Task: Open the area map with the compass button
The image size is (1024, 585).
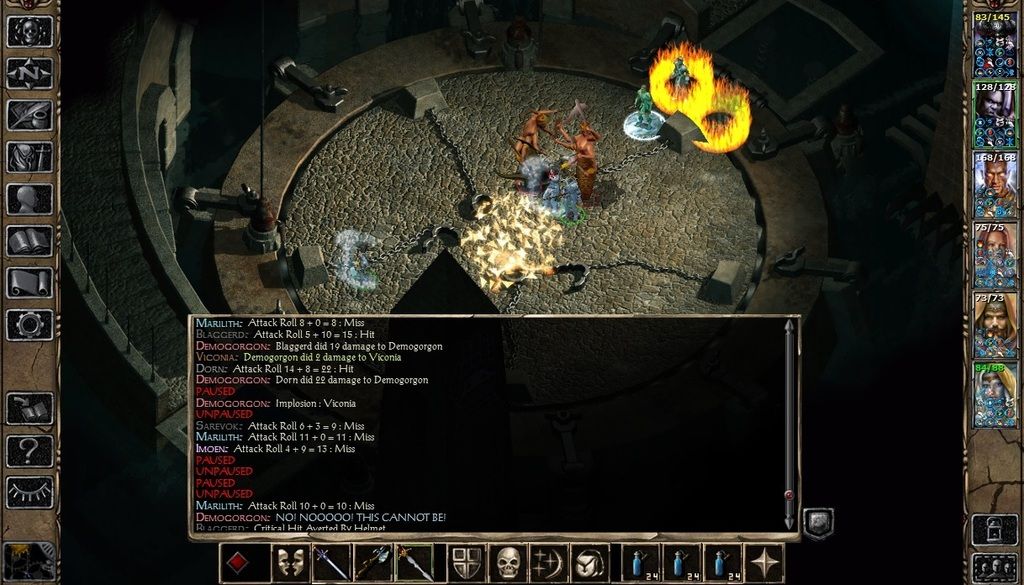Action: click(x=30, y=73)
